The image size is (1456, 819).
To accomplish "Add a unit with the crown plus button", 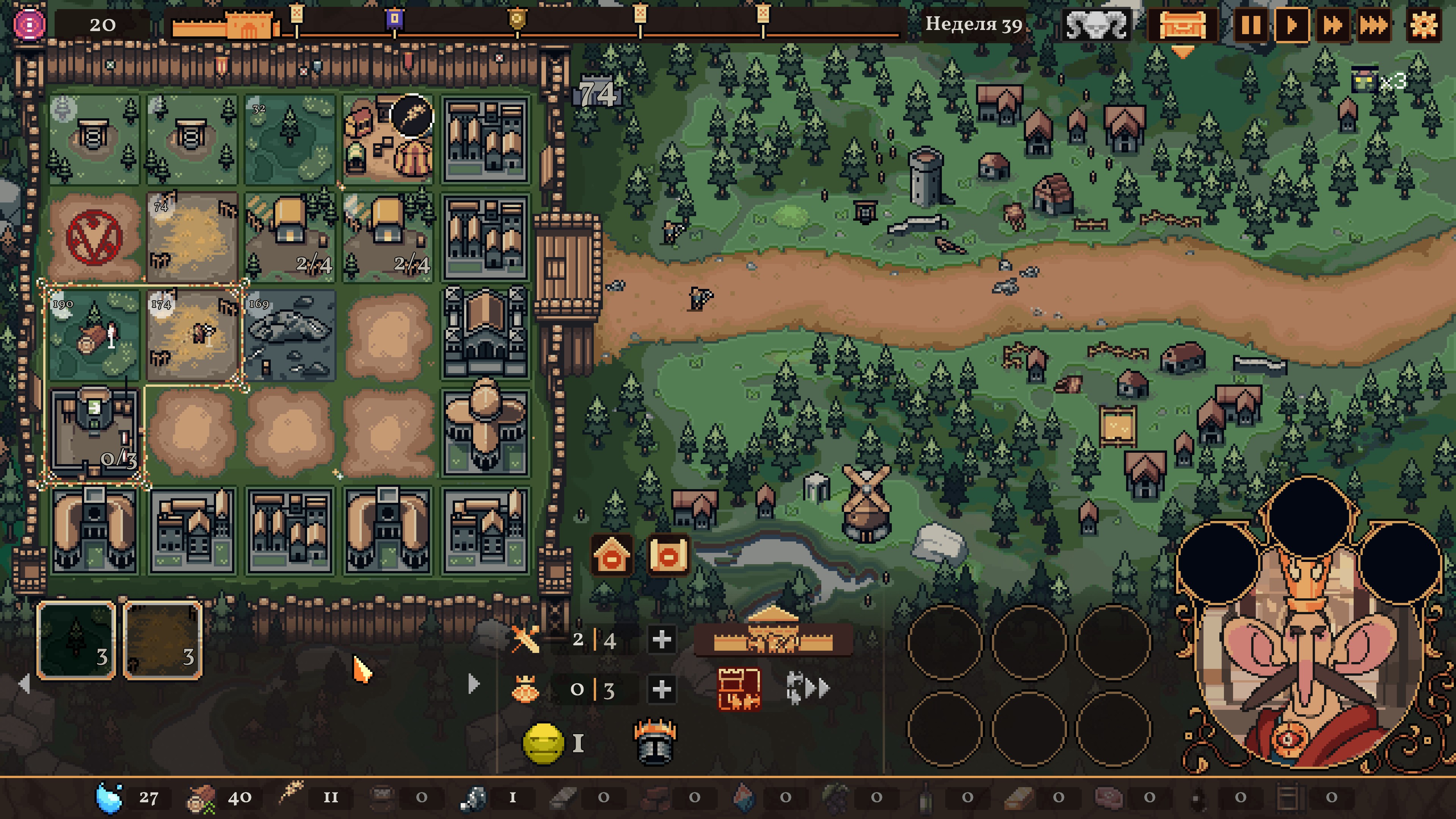I will coord(661,689).
